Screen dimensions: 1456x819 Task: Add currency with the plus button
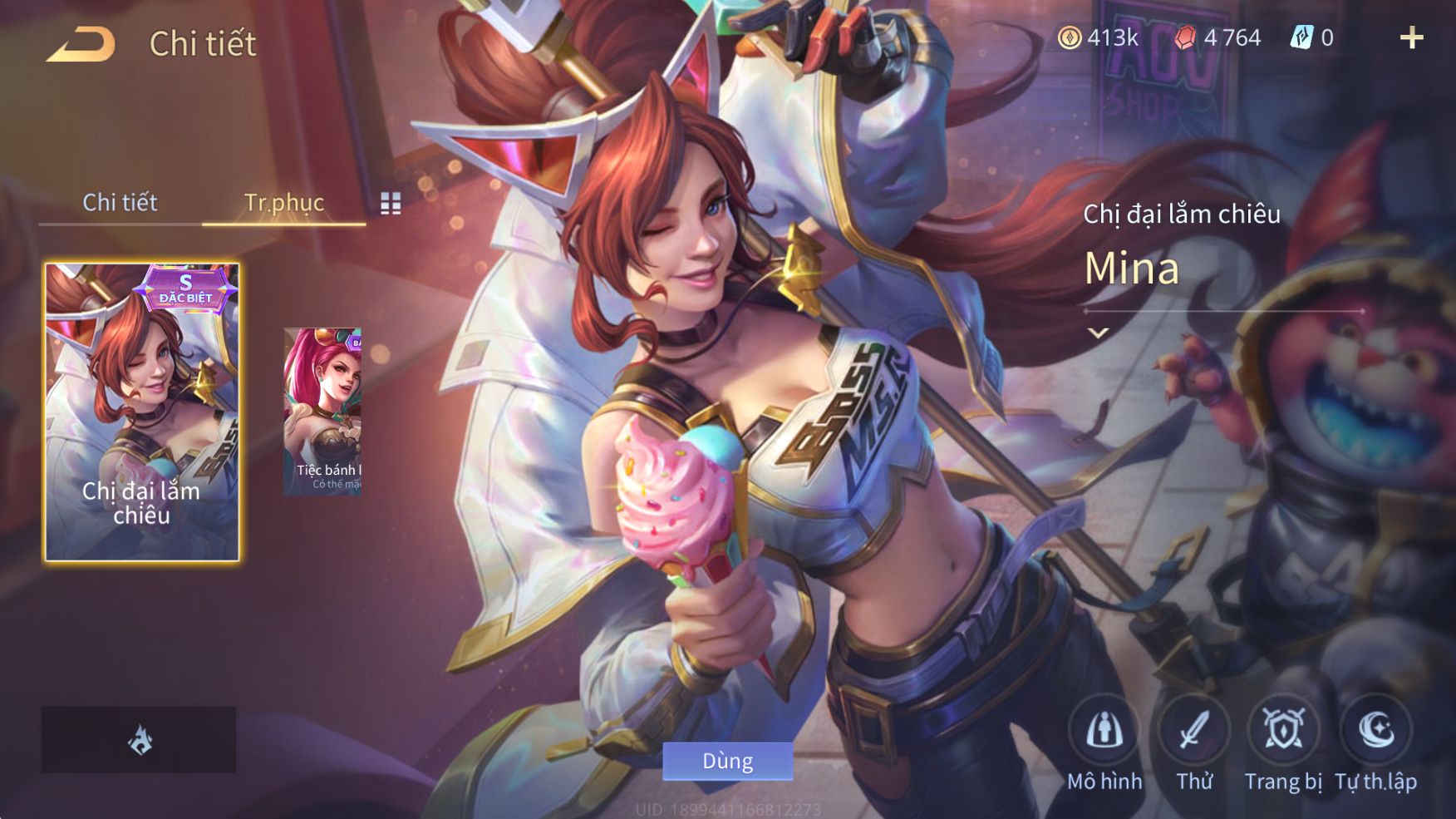click(1411, 38)
